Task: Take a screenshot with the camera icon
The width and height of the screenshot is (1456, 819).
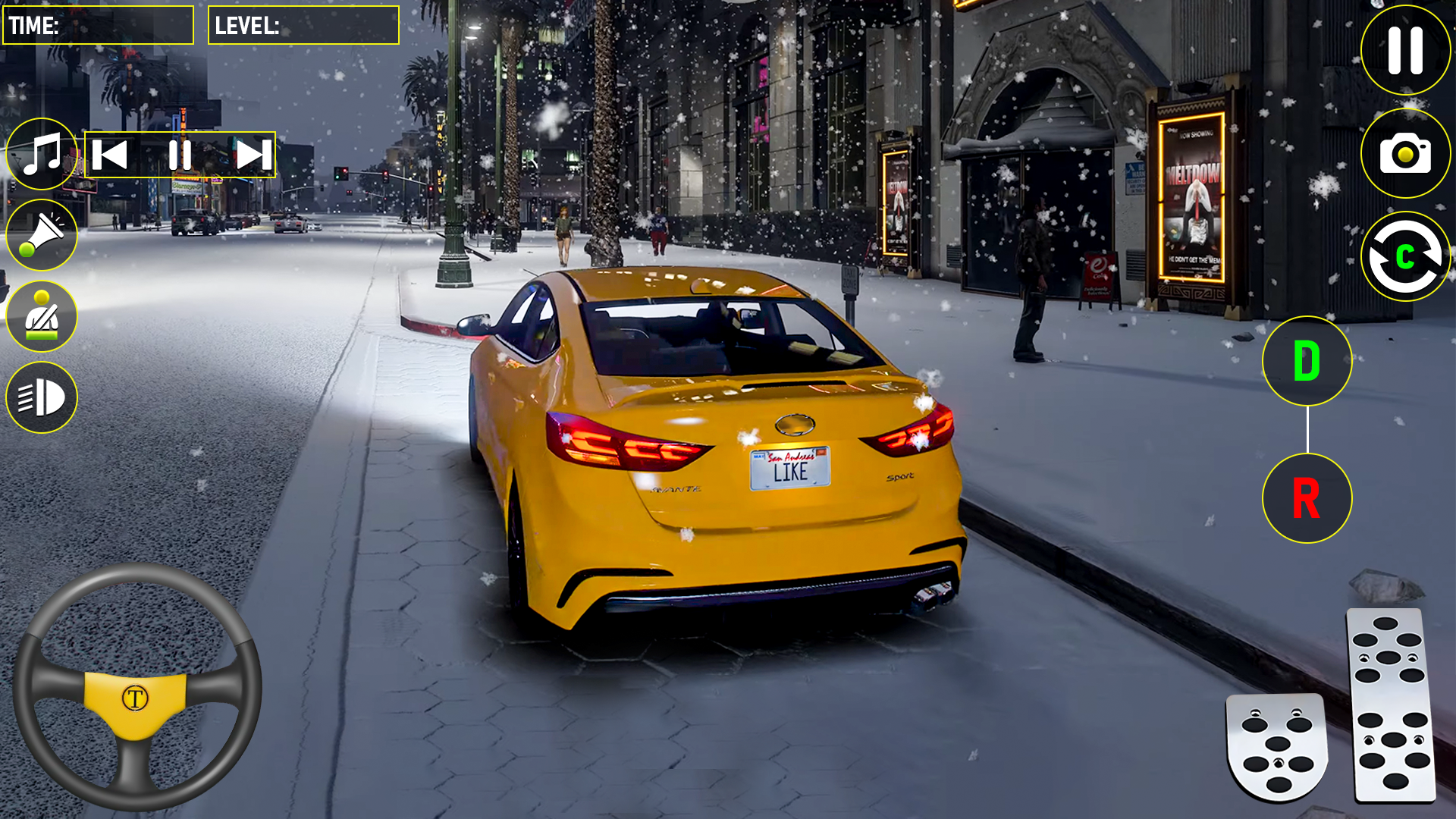Action: pos(1405,153)
